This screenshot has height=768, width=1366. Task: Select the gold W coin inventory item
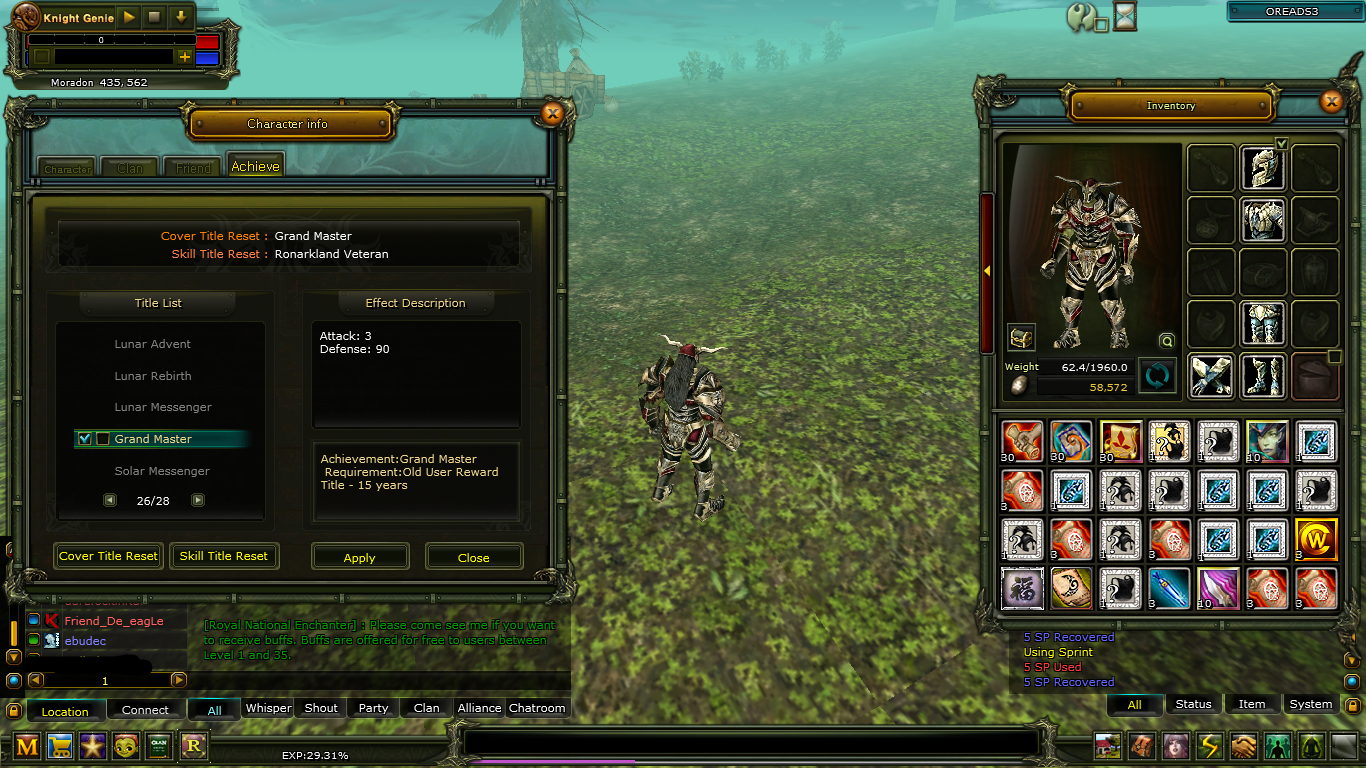point(1315,538)
